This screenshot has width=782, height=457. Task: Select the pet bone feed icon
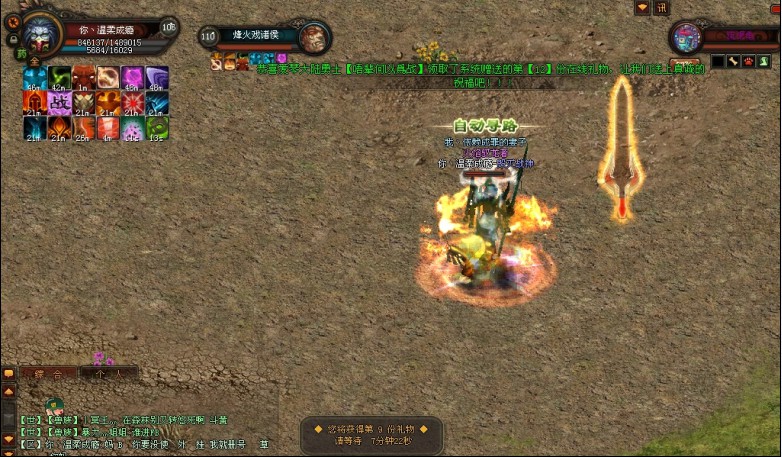coord(731,62)
